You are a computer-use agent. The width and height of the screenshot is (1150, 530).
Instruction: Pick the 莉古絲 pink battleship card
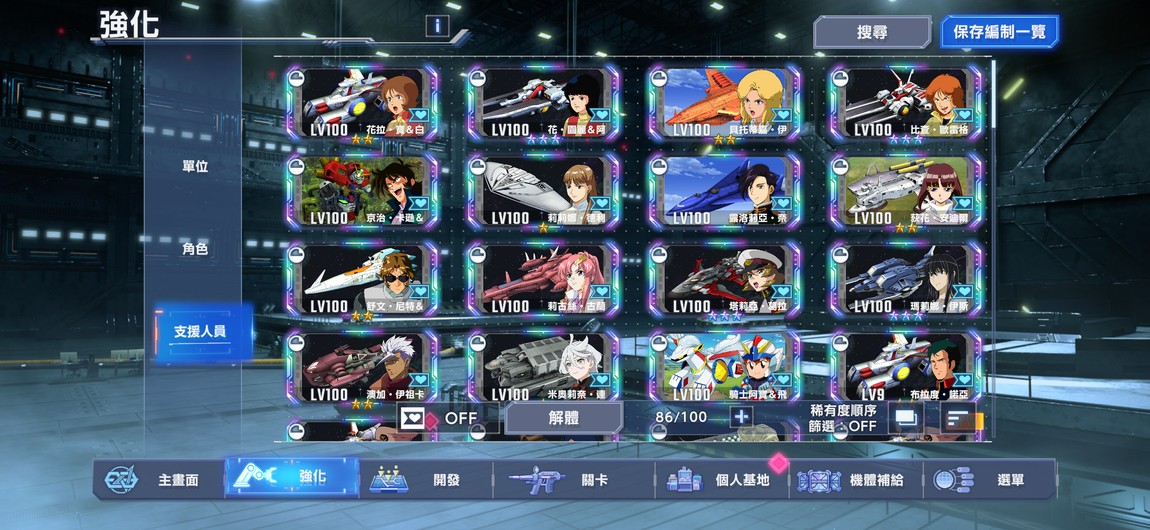point(543,279)
